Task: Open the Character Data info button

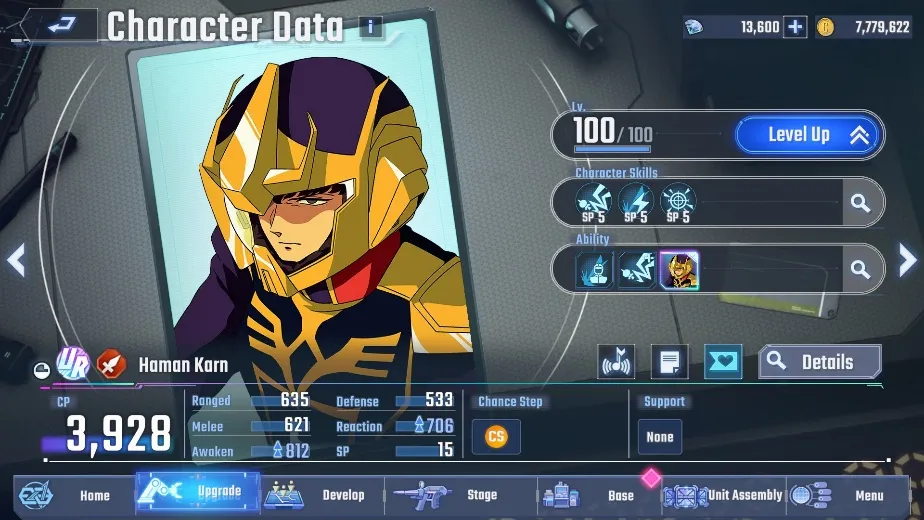Action: 370,27
